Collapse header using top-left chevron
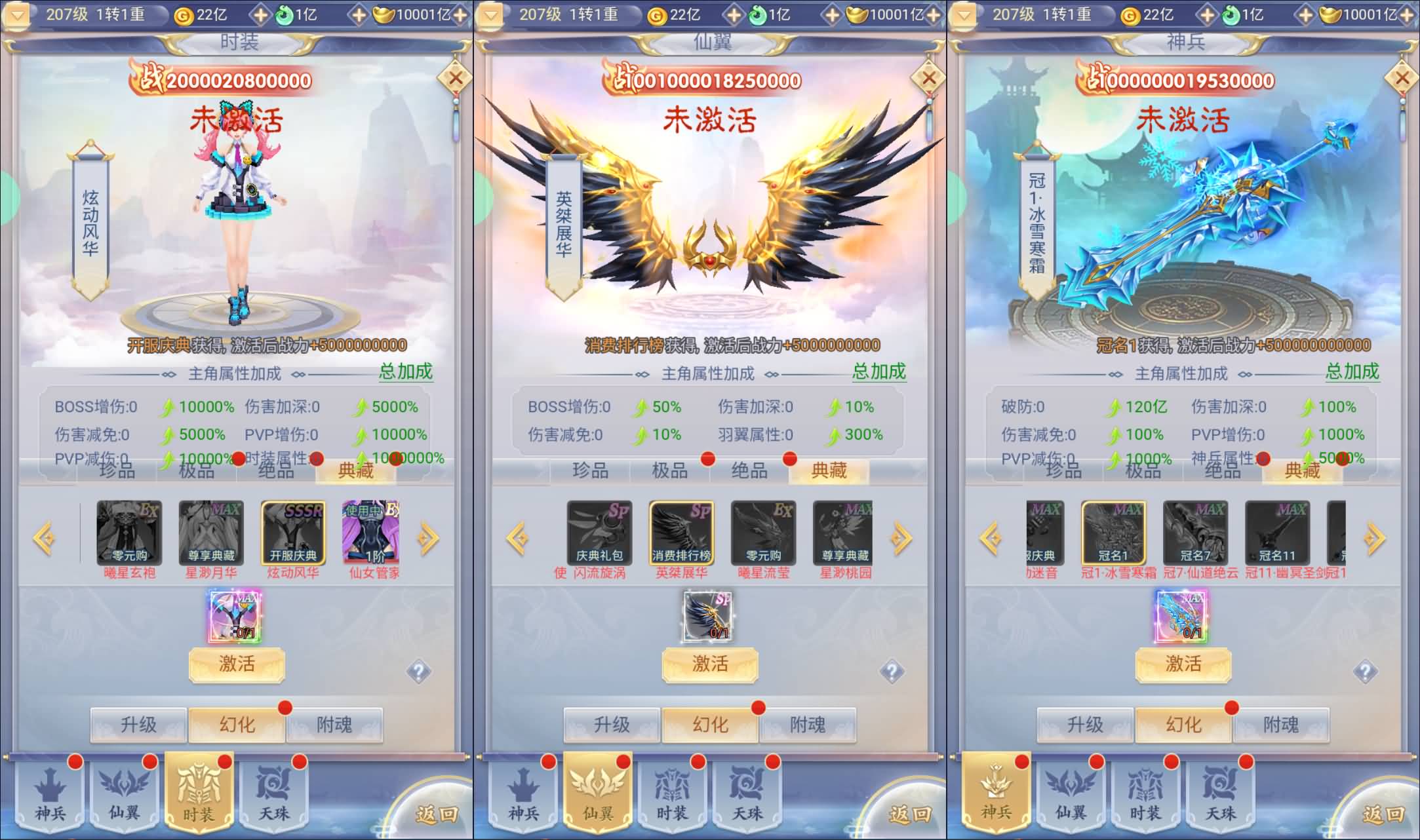Viewport: 1420px width, 840px height. tap(18, 14)
